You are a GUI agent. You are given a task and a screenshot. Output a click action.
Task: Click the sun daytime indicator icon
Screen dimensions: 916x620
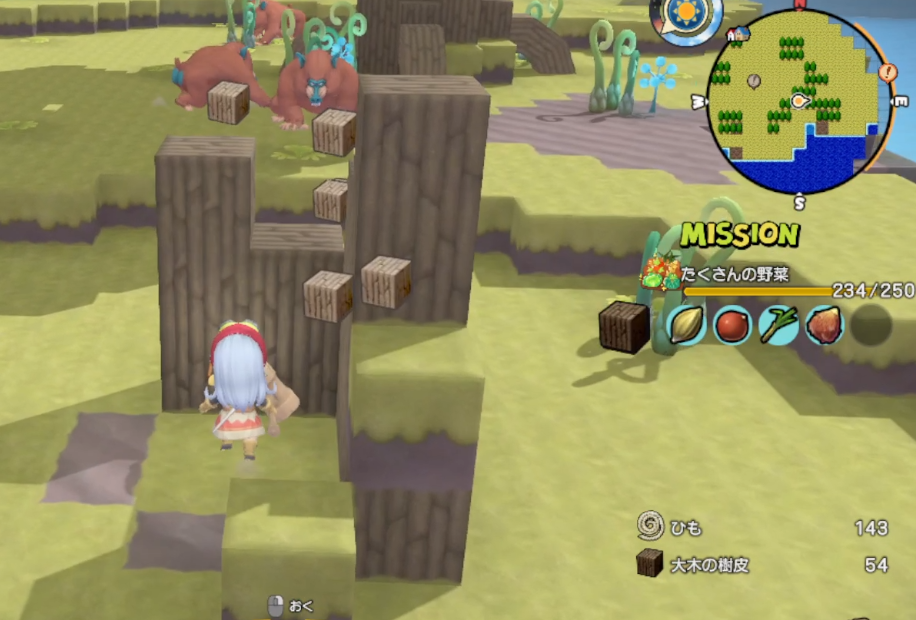click(x=686, y=17)
